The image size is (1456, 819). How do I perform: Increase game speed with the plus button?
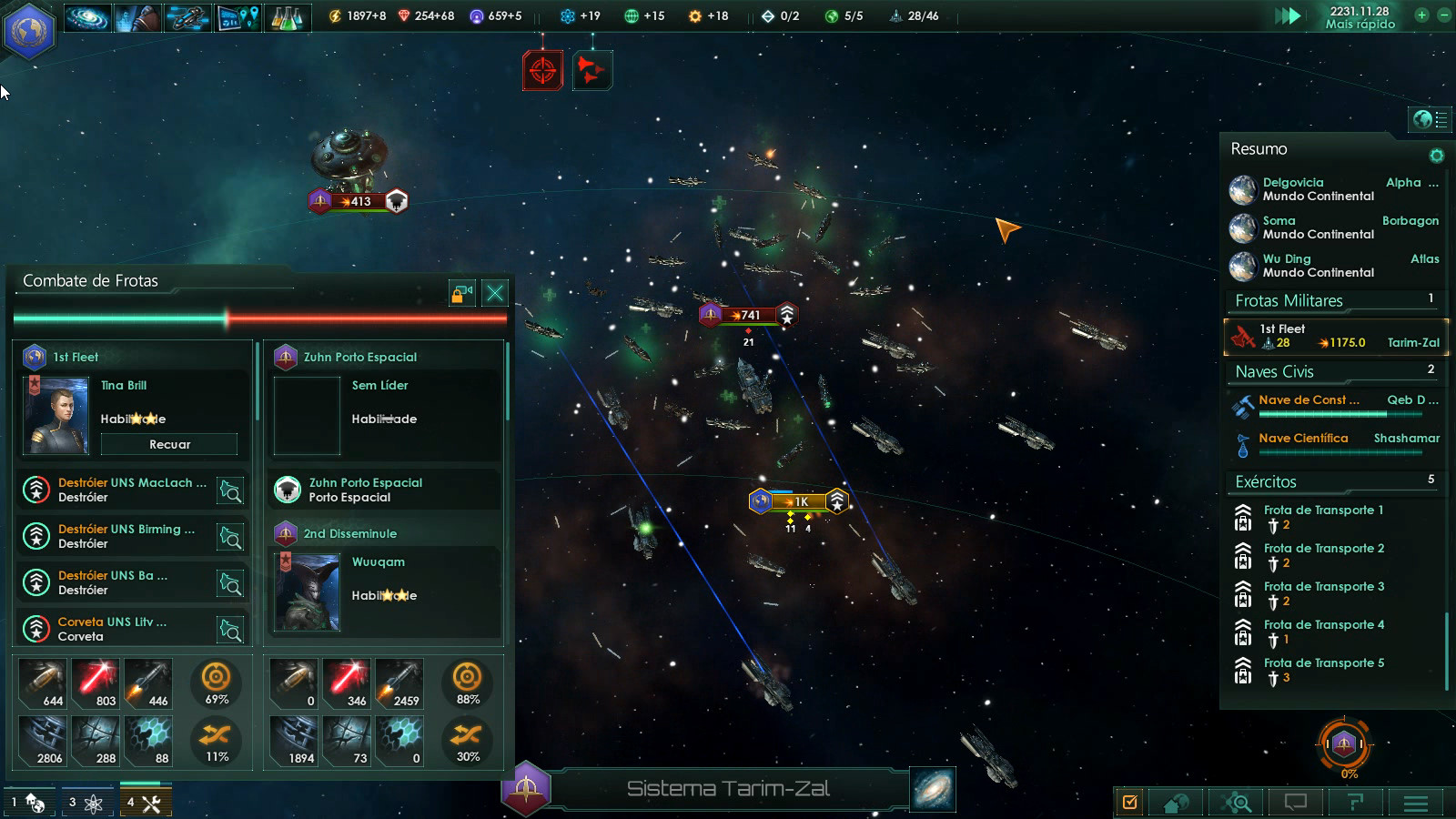coord(1421,15)
